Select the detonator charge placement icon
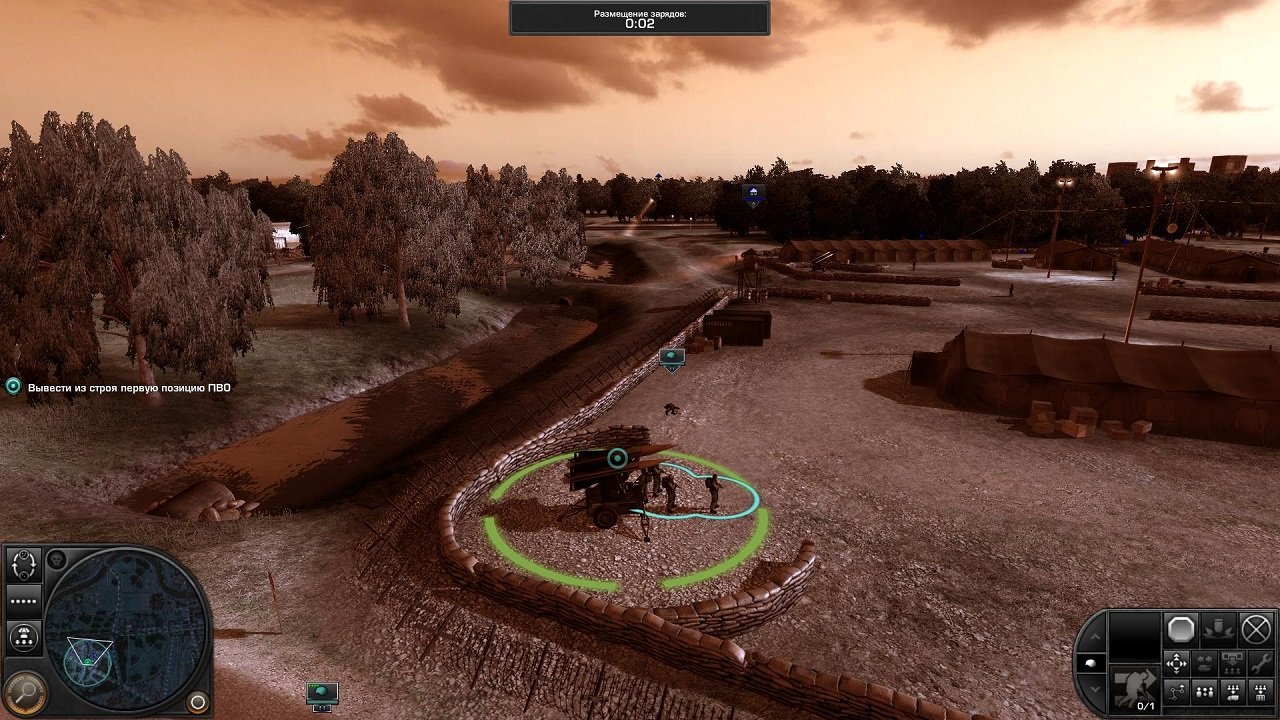Viewport: 1280px width, 720px height. pos(1220,628)
